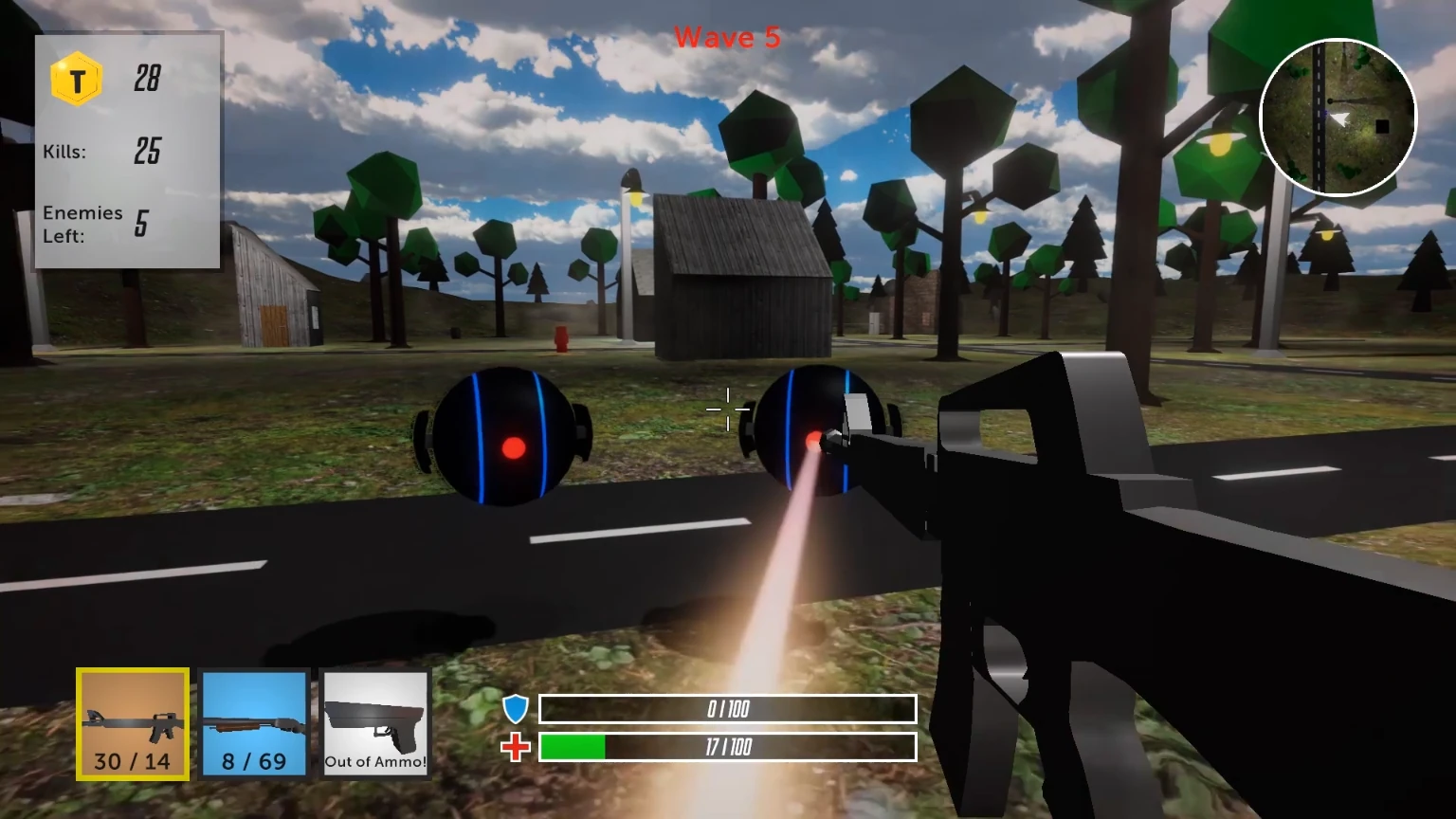Click the Out of Ammo! warning text
Screen dimensions: 1456x819
pyautogui.click(x=374, y=761)
